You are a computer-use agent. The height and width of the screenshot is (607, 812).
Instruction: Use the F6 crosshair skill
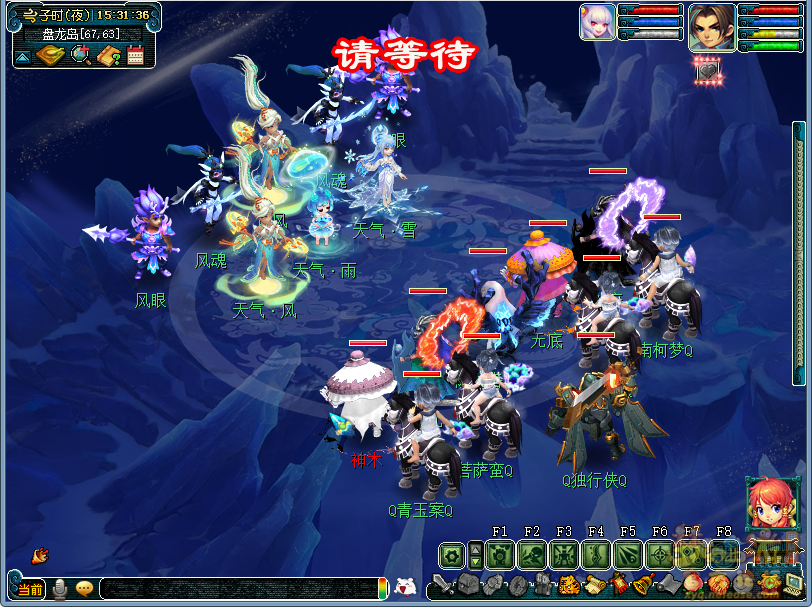[x=660, y=554]
